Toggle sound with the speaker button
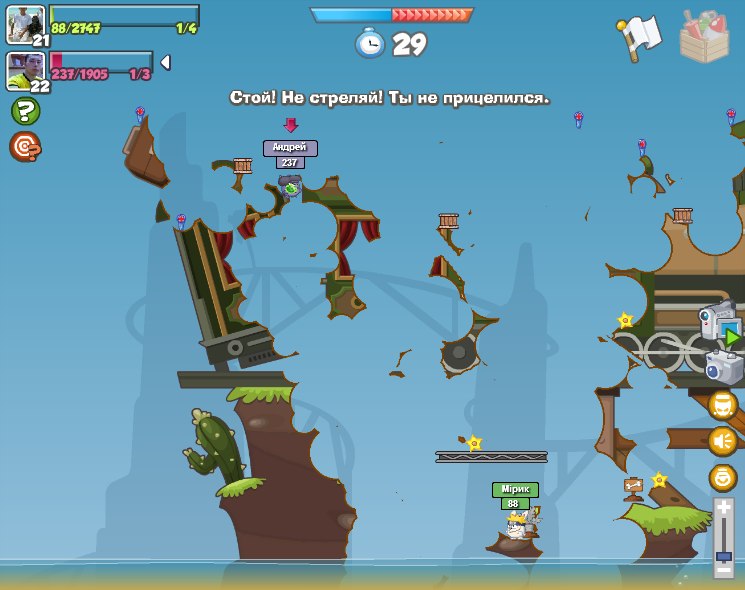Screen dimensions: 745x590 (x=723, y=441)
